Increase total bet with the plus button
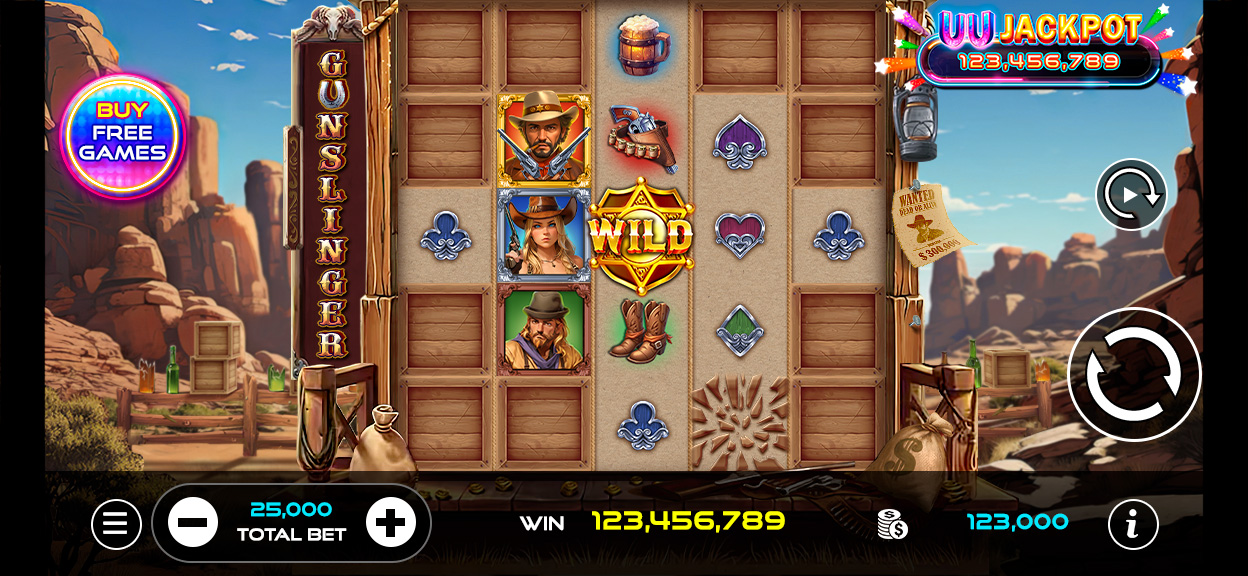1248x576 pixels. click(390, 522)
